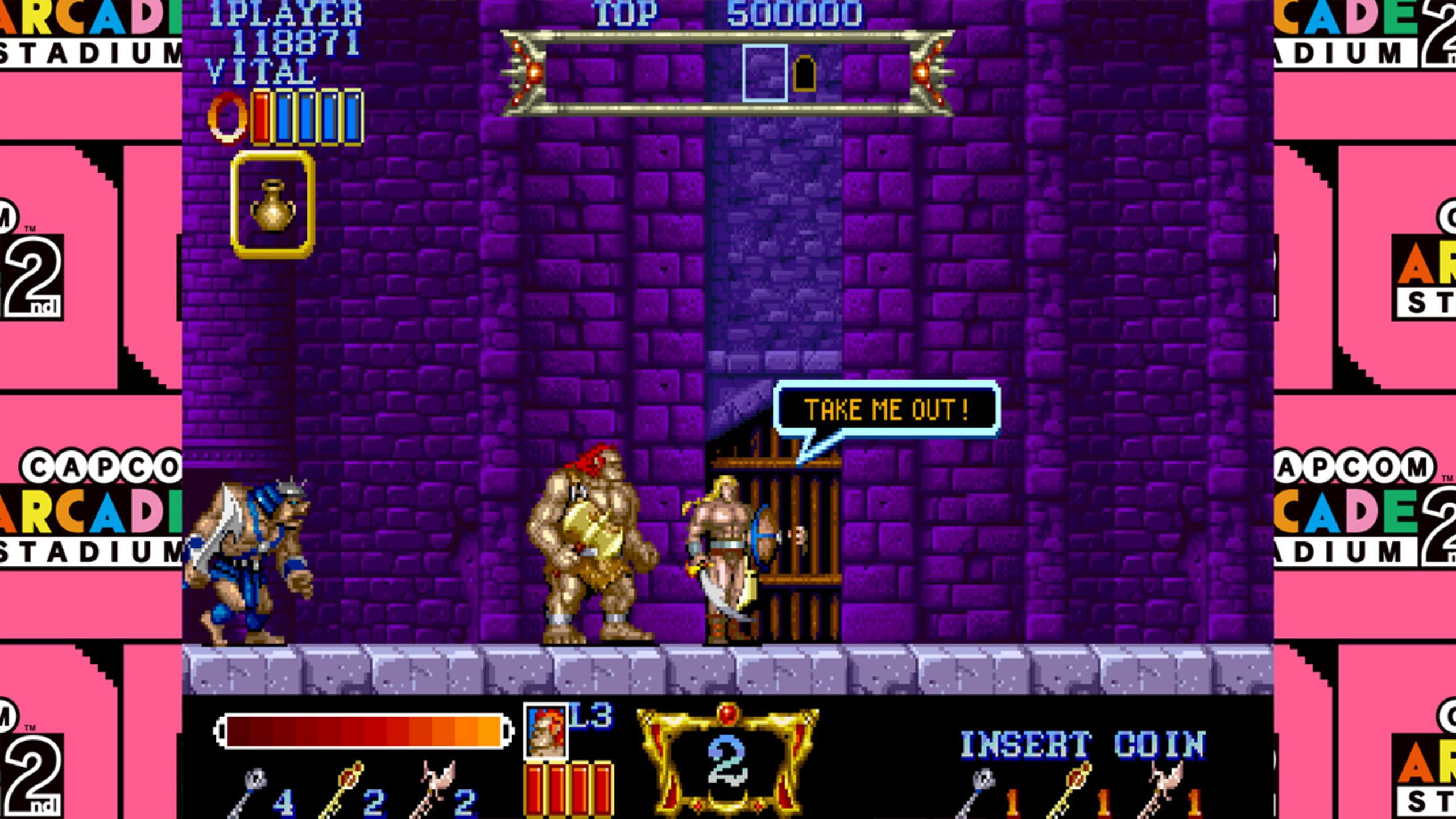Click the orange ring beside the VITAL bar

[227, 117]
